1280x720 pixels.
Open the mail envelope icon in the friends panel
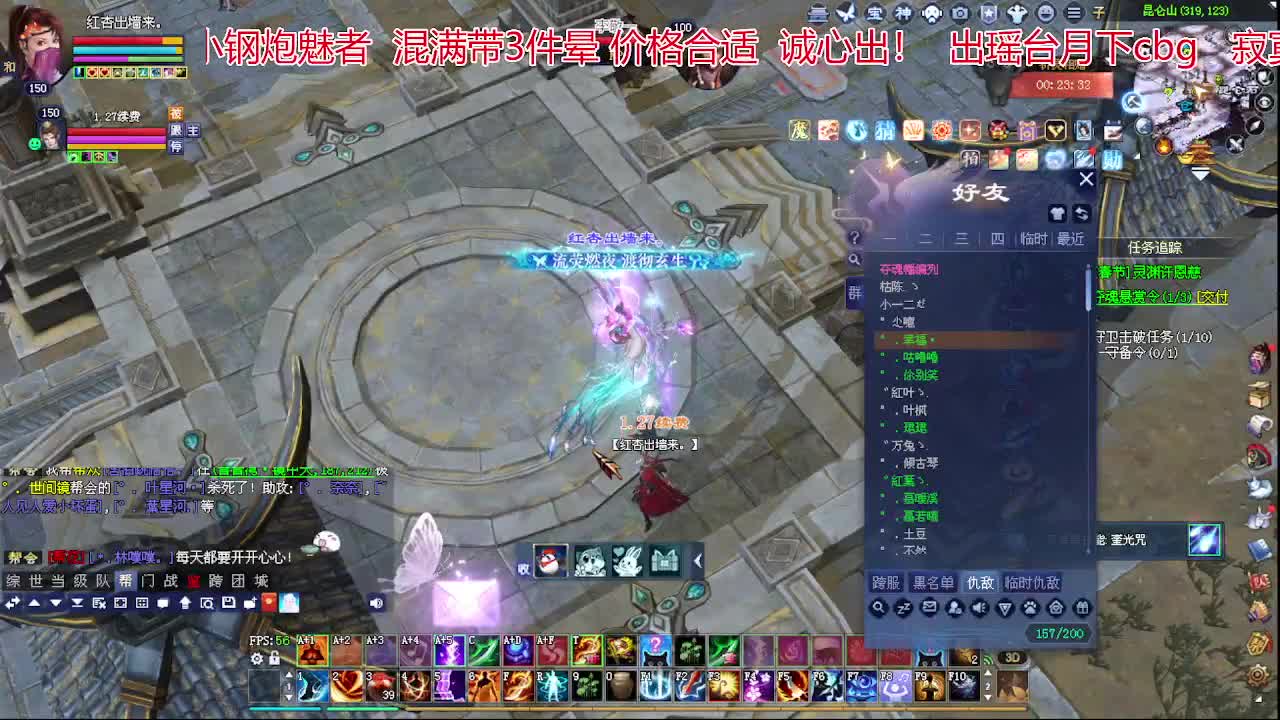point(929,609)
